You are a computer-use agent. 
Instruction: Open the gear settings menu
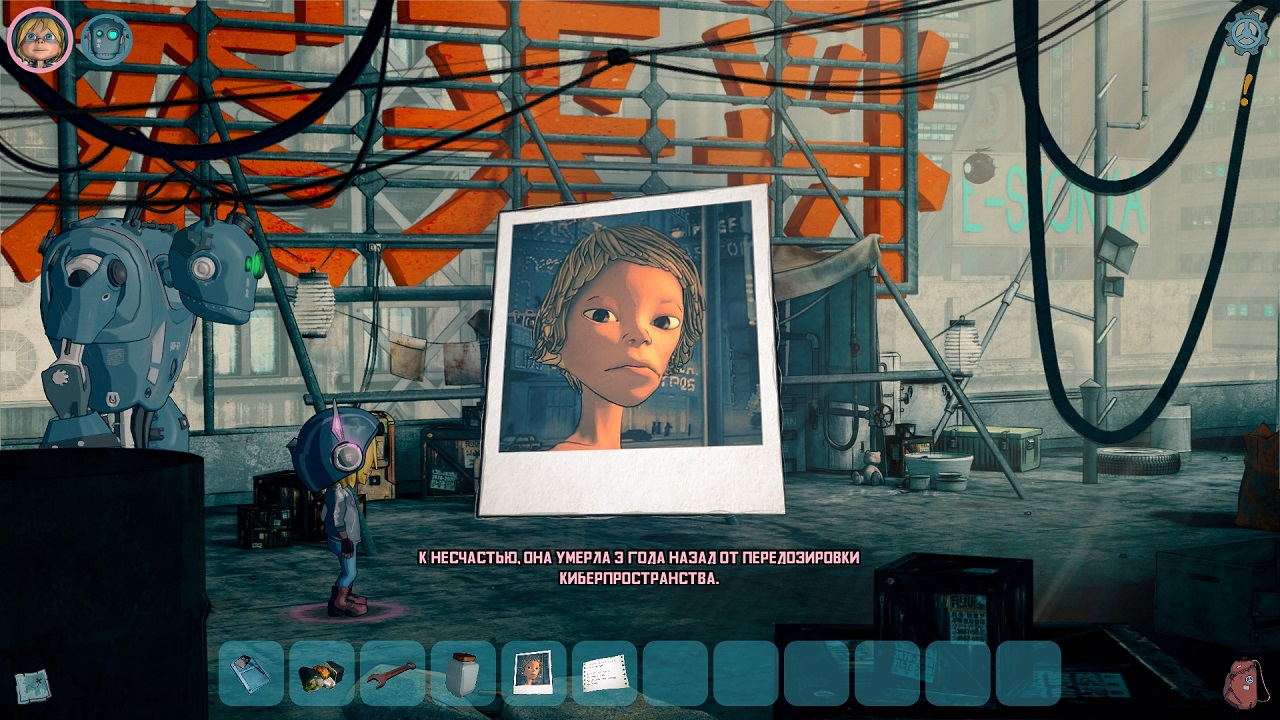1246,35
